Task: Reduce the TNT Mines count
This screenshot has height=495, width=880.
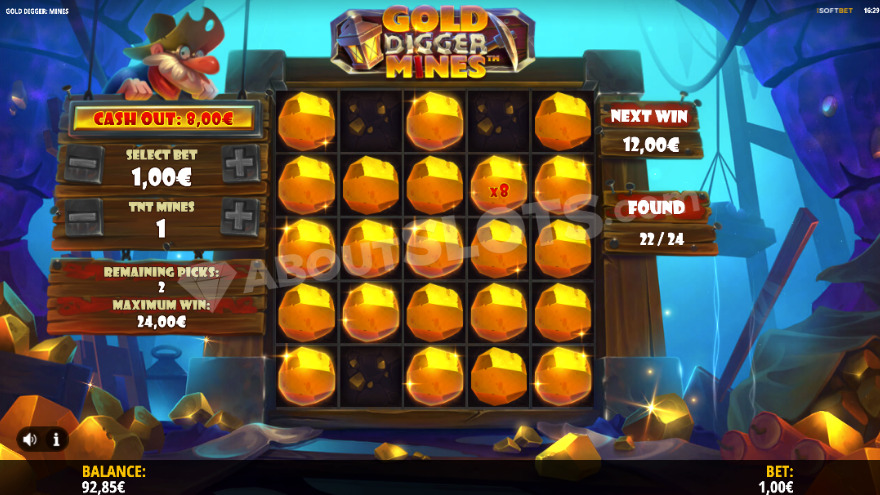Action: (84, 216)
